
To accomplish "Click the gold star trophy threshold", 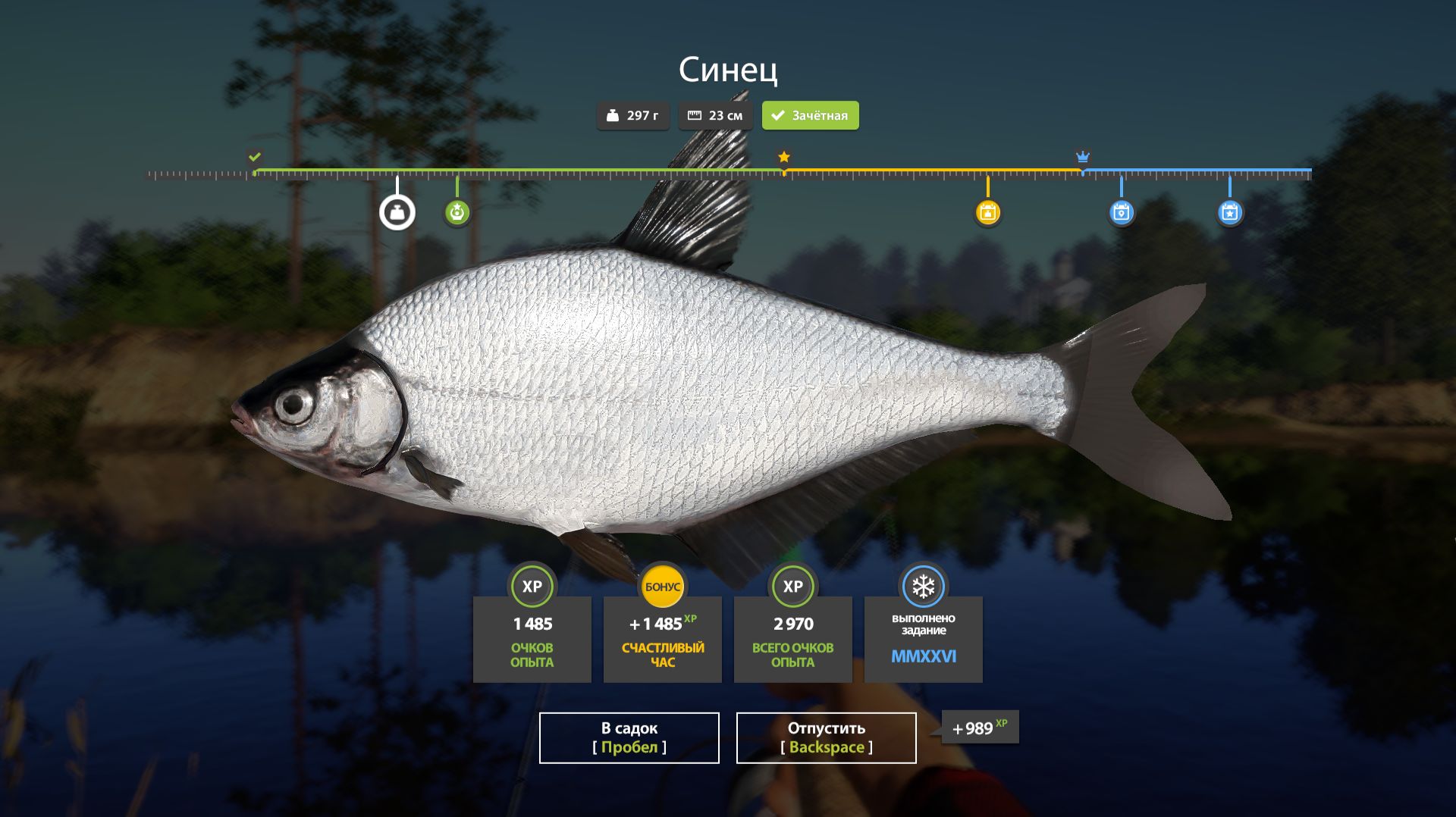I will 784,157.
